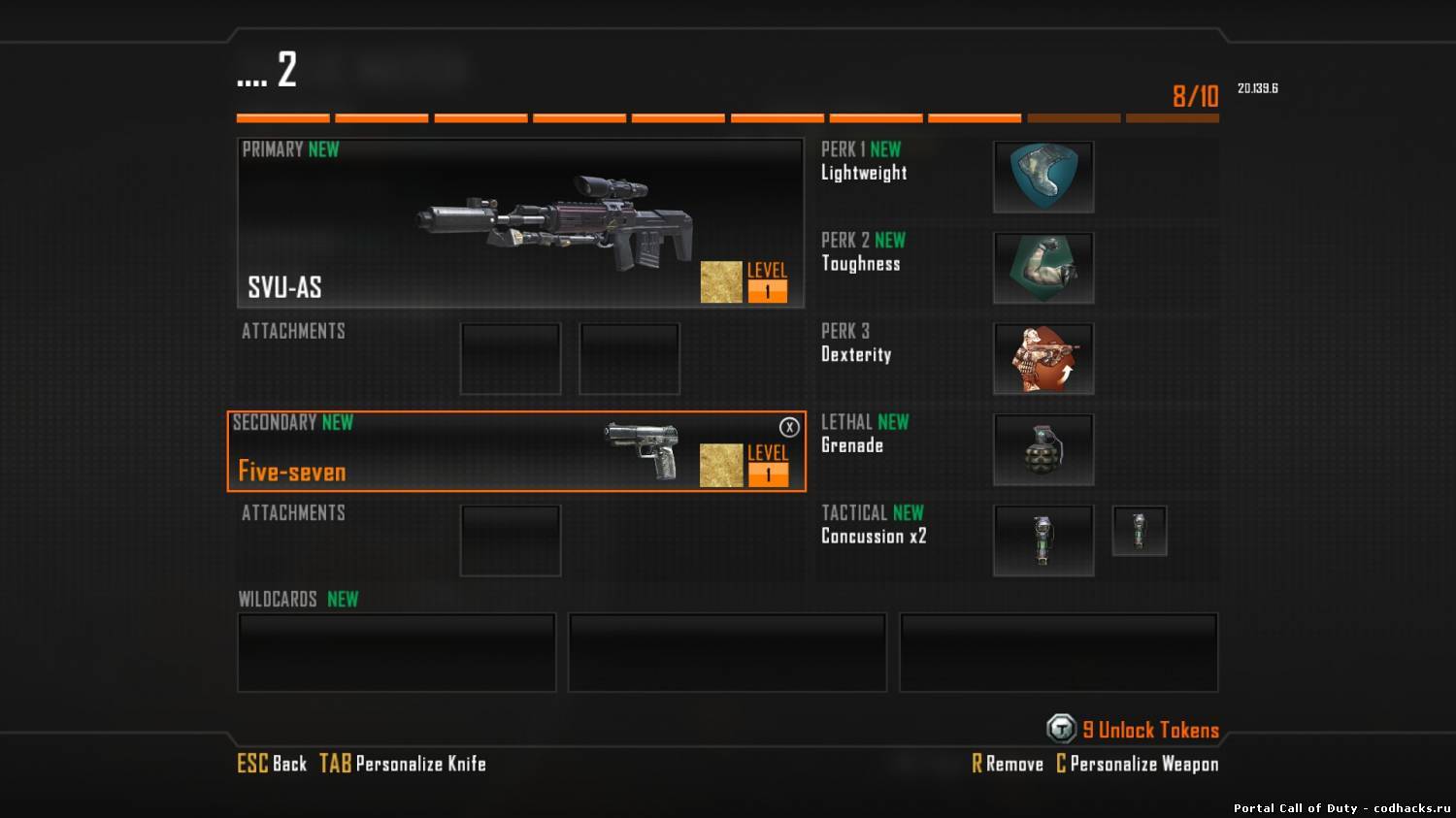This screenshot has height=818, width=1456.
Task: Open the large Concussion tactical slot
Action: coord(1043,540)
